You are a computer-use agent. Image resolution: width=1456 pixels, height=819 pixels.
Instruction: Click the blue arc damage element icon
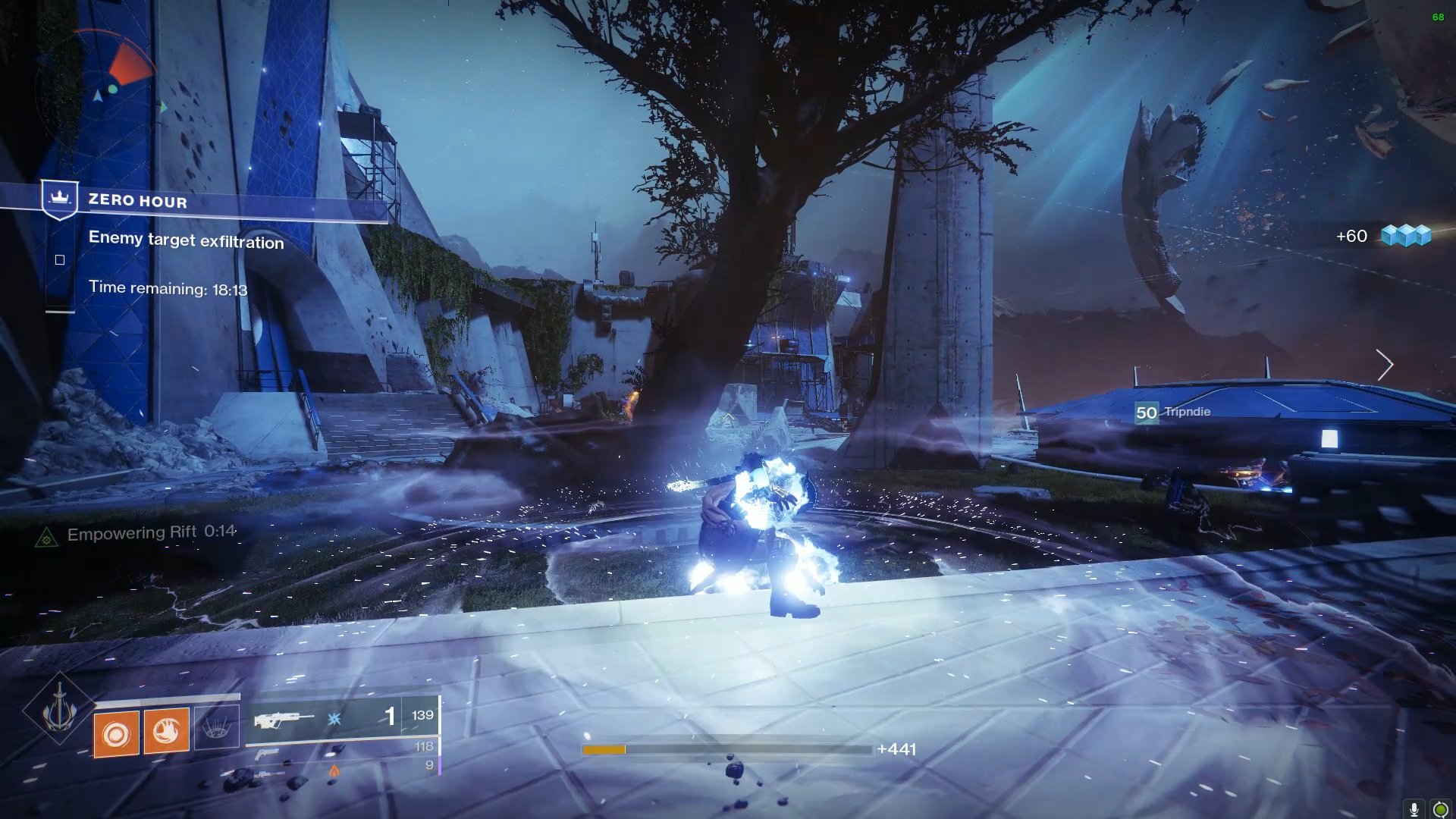coord(334,719)
